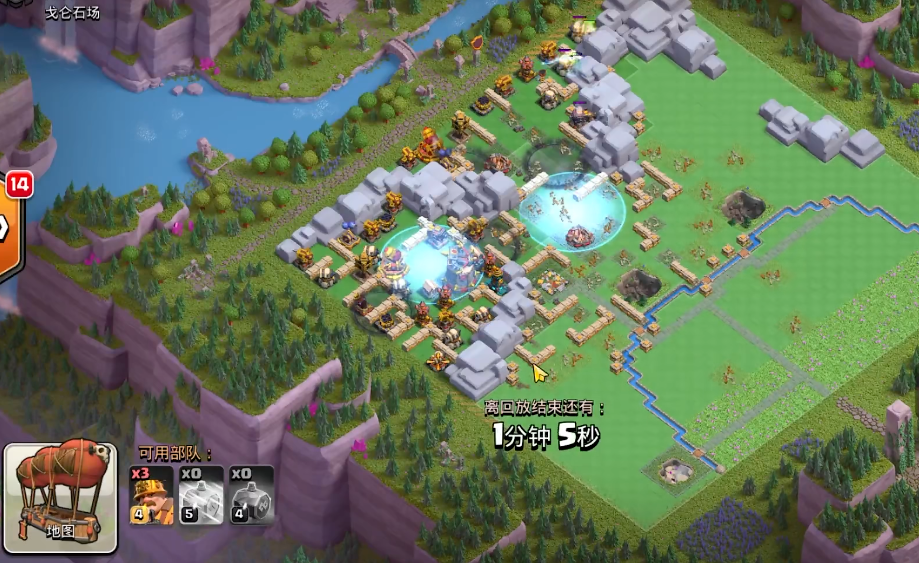The height and width of the screenshot is (563, 919).
Task: Select the greyed-out level 4 spell card
Action: (x=252, y=495)
